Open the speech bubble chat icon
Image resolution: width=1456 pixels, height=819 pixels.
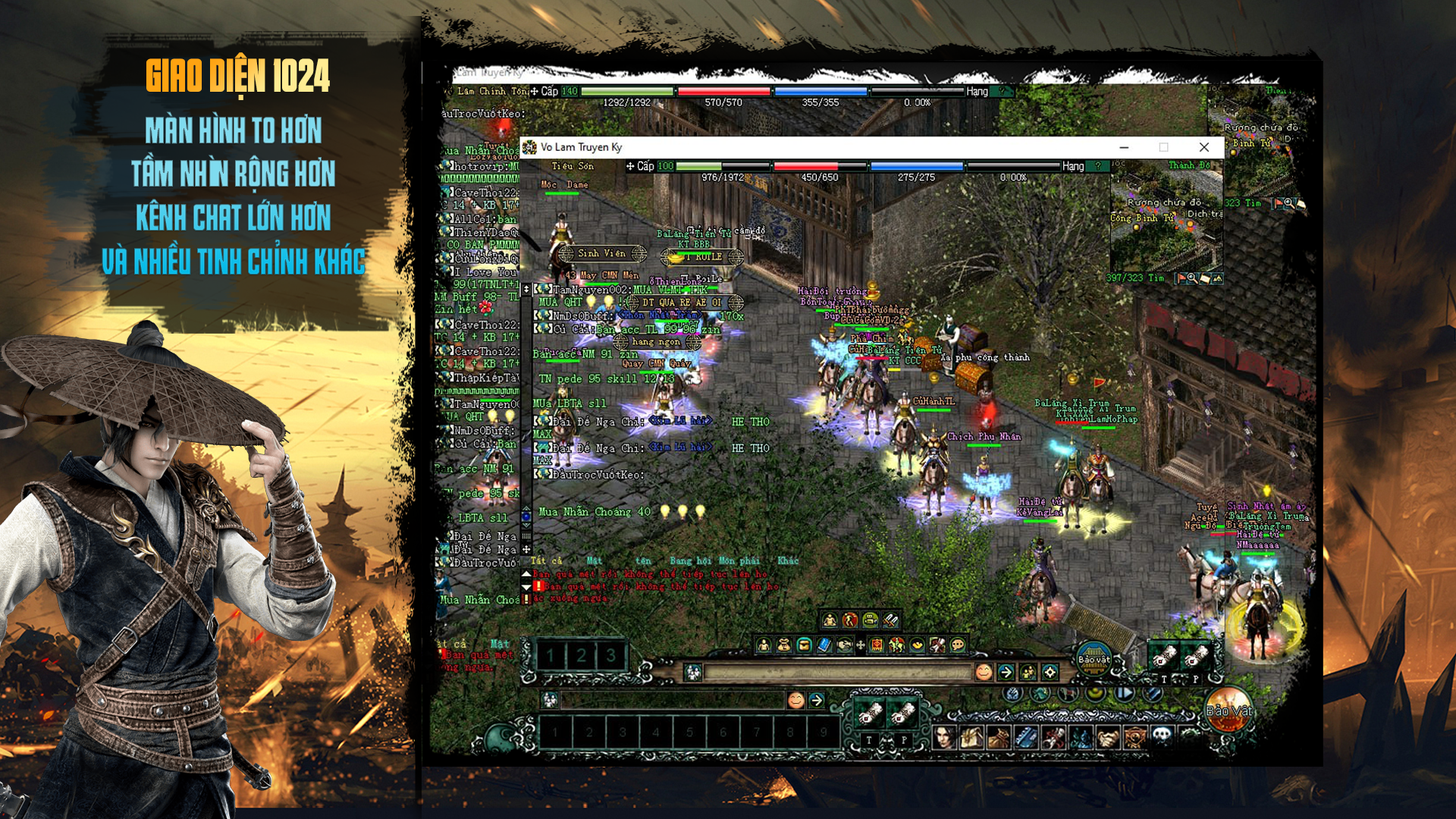point(958,645)
